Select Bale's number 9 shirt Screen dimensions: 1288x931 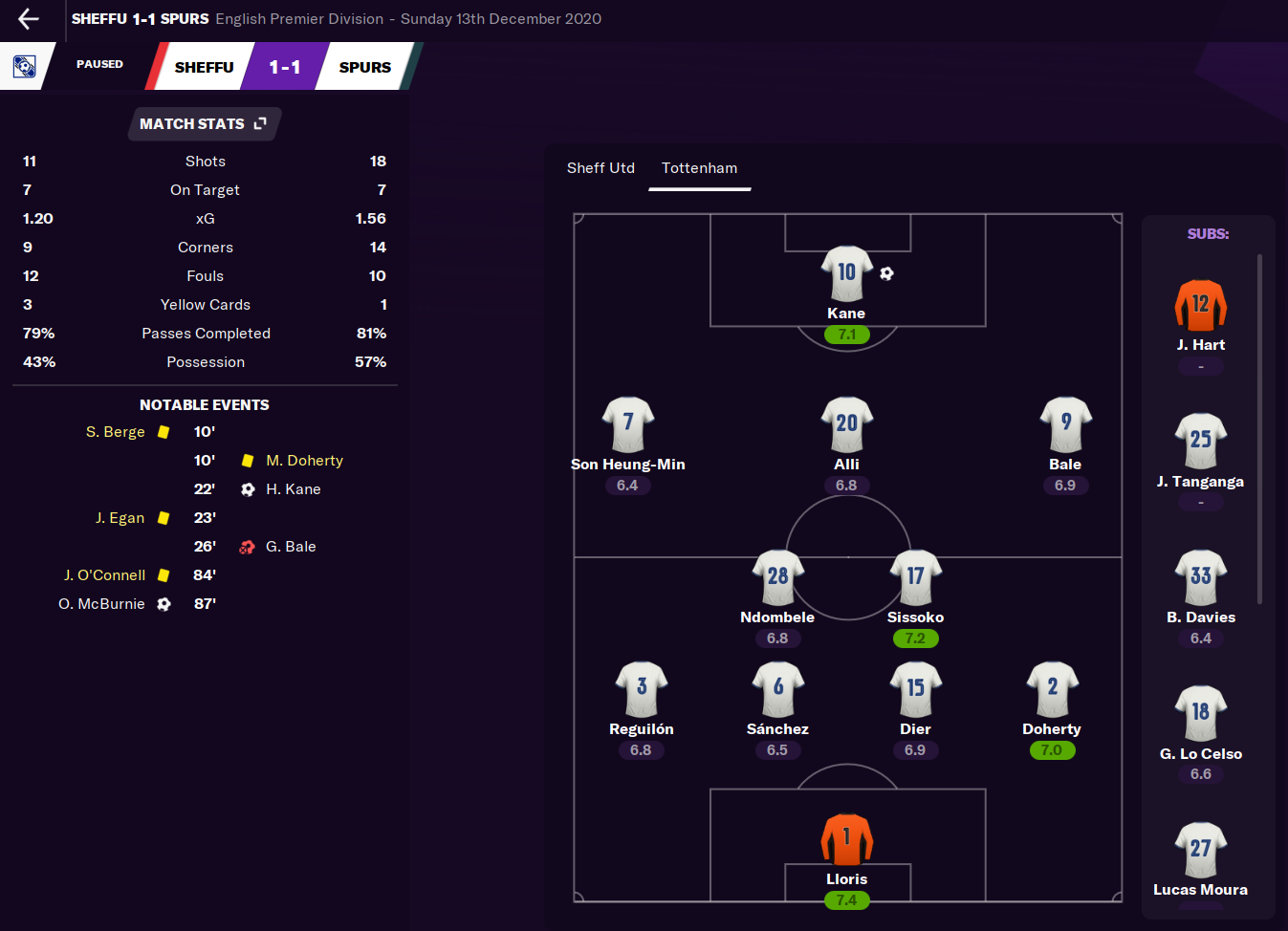[x=1065, y=424]
